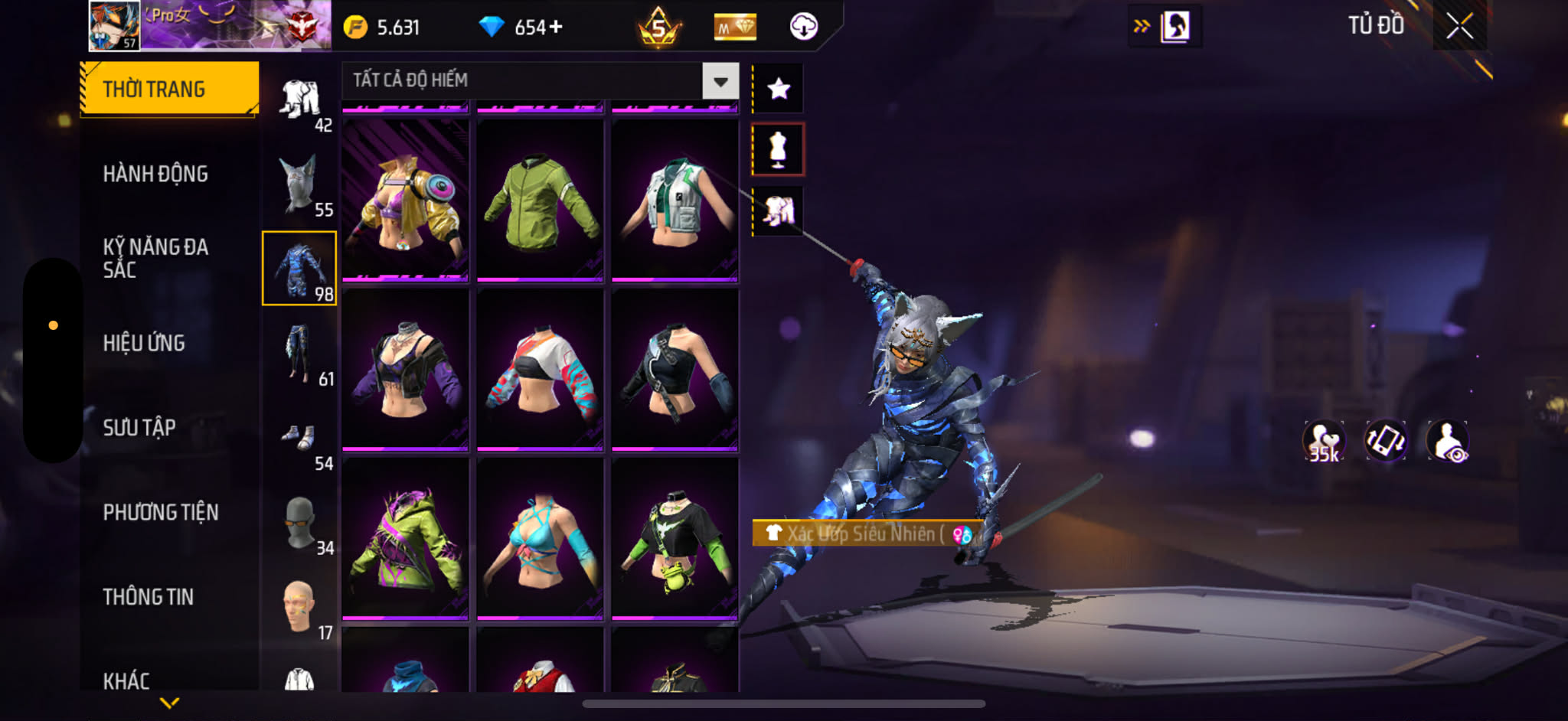Image resolution: width=1568 pixels, height=721 pixels.
Task: Go to the Sưu Tập tab
Action: click(139, 427)
